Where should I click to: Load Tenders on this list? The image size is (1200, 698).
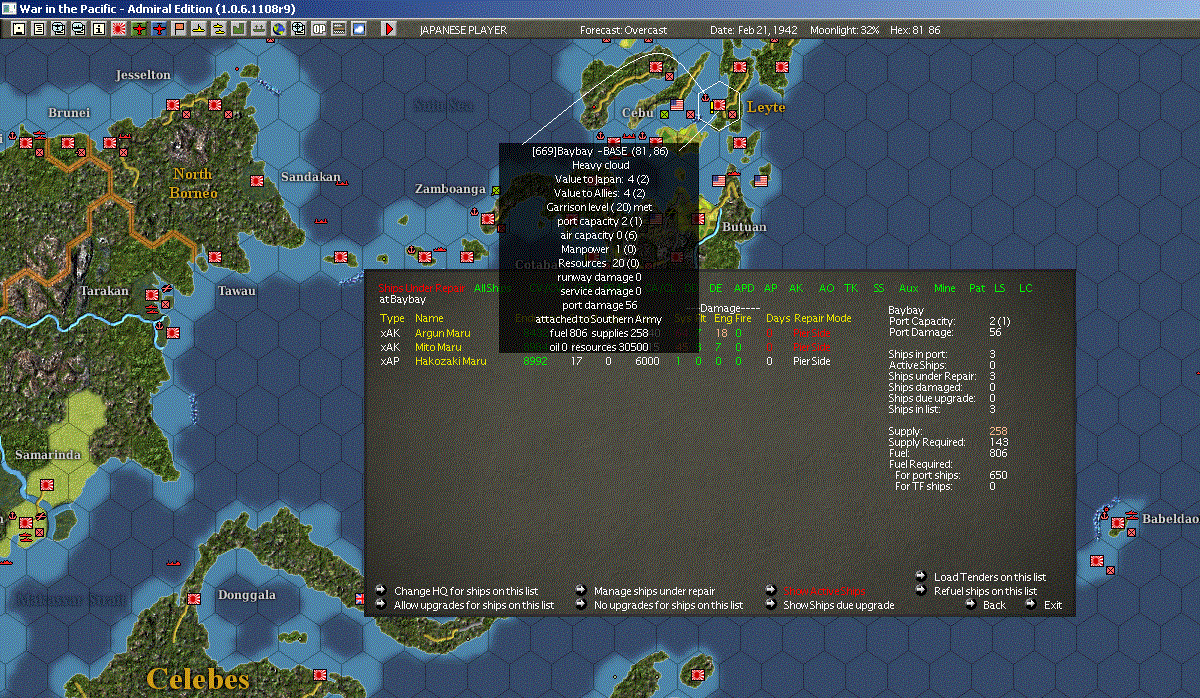pos(989,577)
